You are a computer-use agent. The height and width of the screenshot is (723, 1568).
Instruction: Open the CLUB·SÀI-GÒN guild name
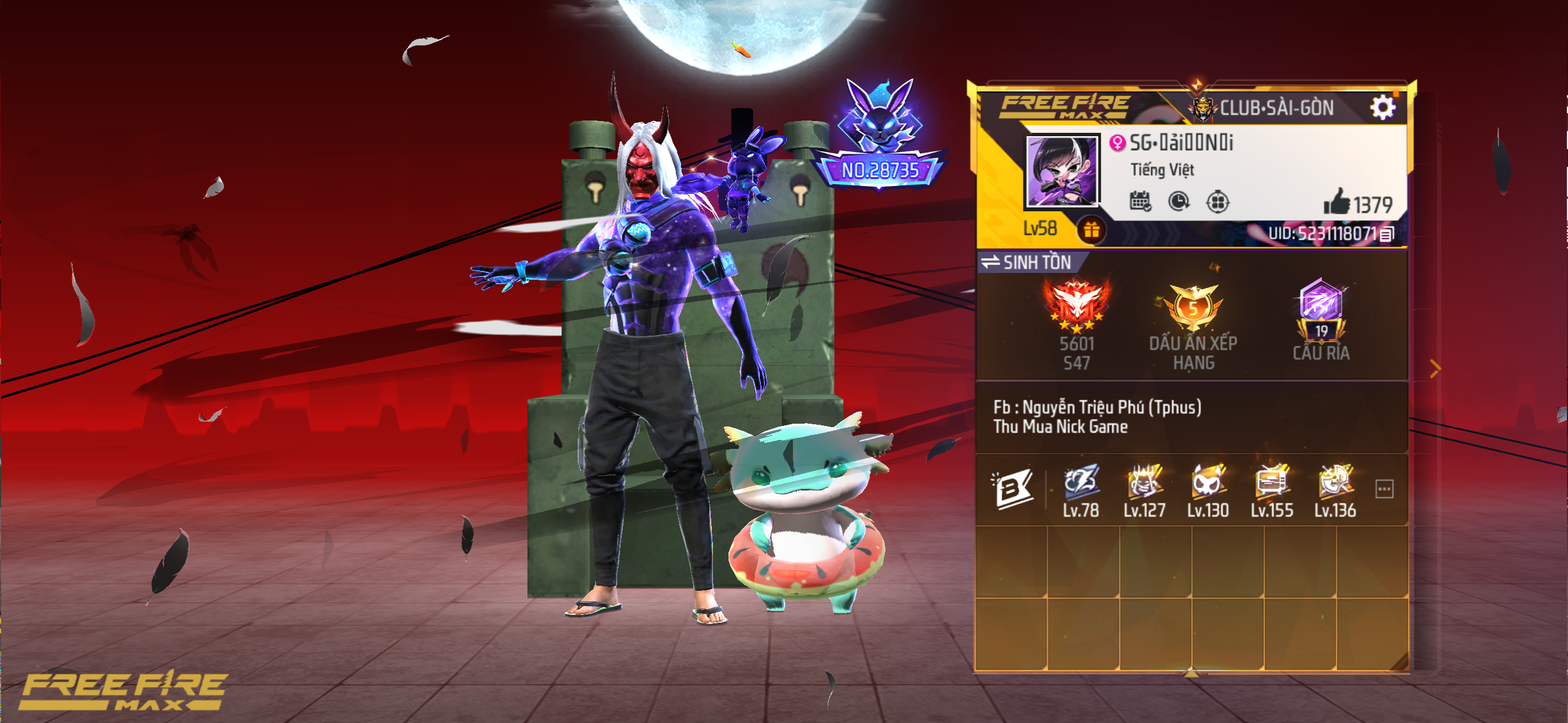pyautogui.click(x=1276, y=108)
